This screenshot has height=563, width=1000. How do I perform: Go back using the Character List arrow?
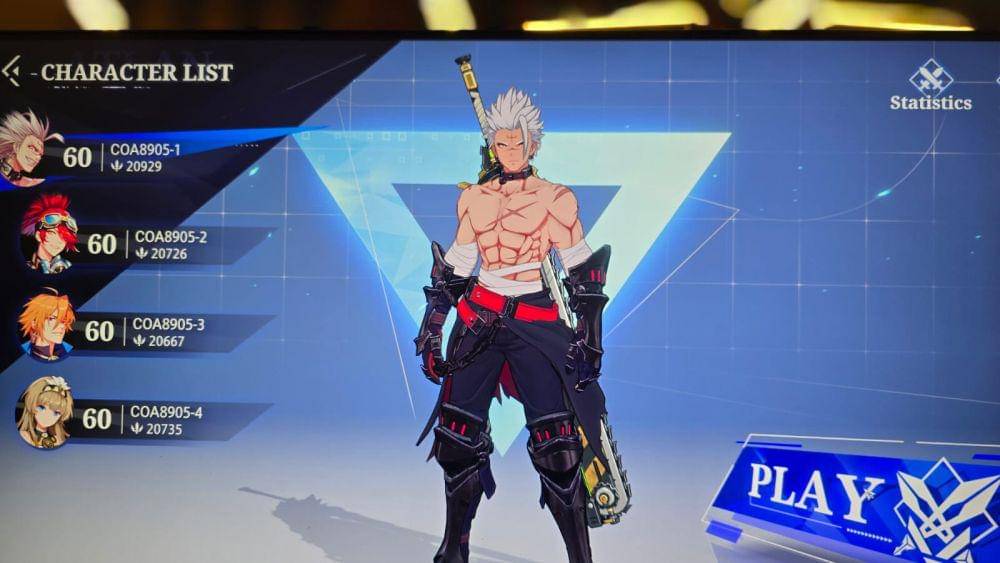[x=11, y=71]
